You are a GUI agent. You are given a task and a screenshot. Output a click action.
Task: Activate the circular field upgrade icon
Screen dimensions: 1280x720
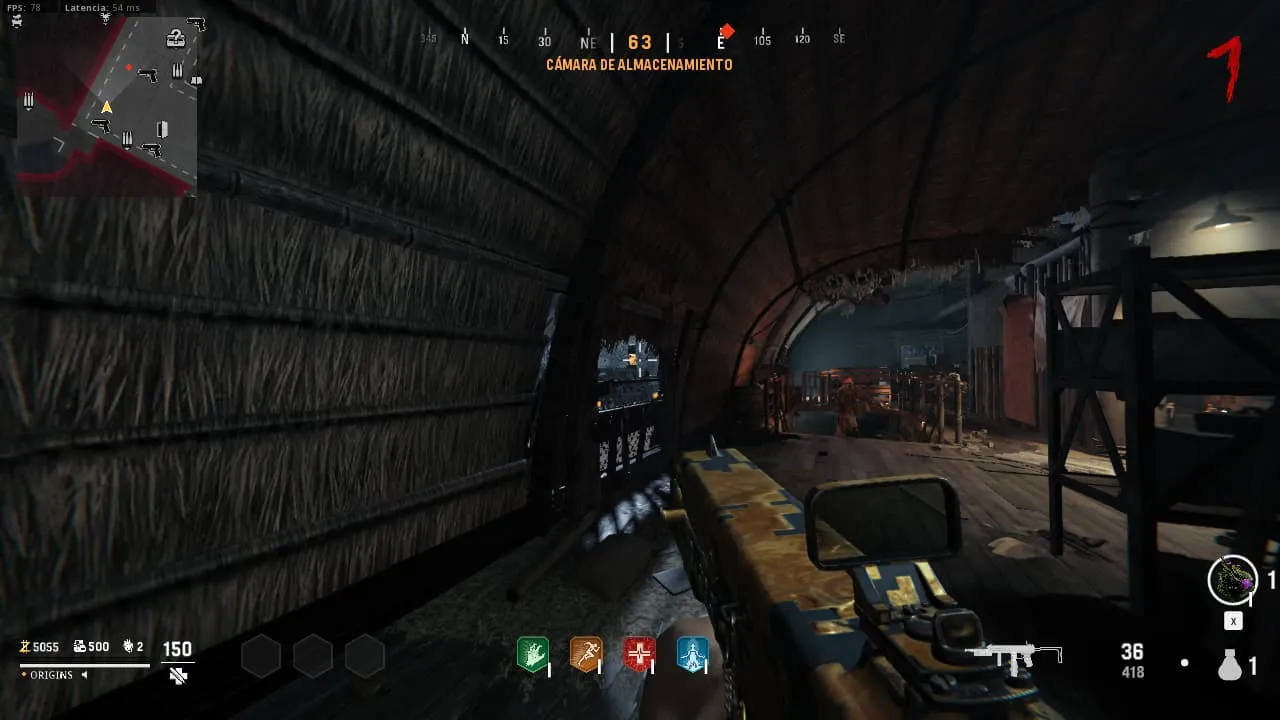[1232, 580]
